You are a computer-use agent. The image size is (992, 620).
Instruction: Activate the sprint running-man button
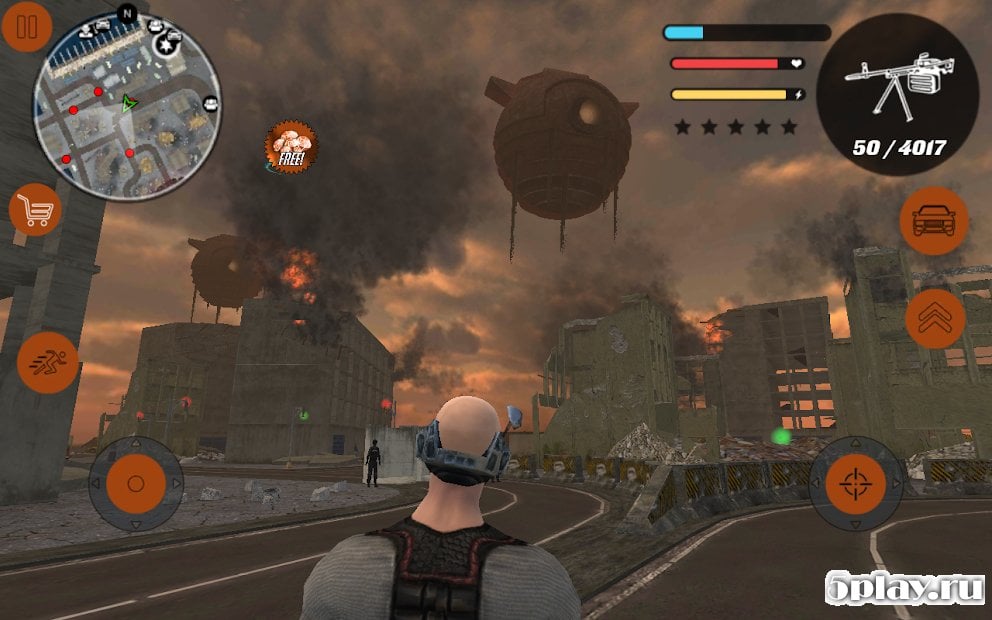click(x=47, y=362)
